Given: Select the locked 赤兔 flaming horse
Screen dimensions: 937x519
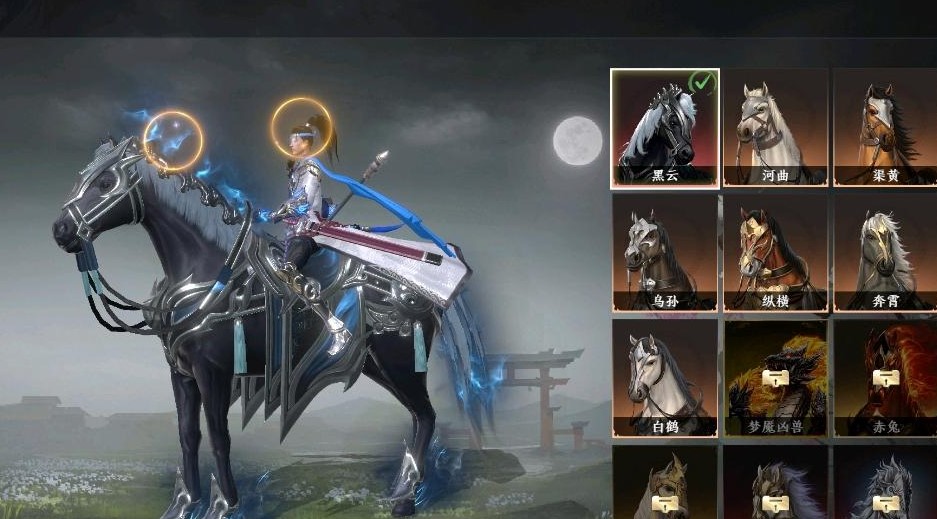Looking at the screenshot, I should 885,378.
